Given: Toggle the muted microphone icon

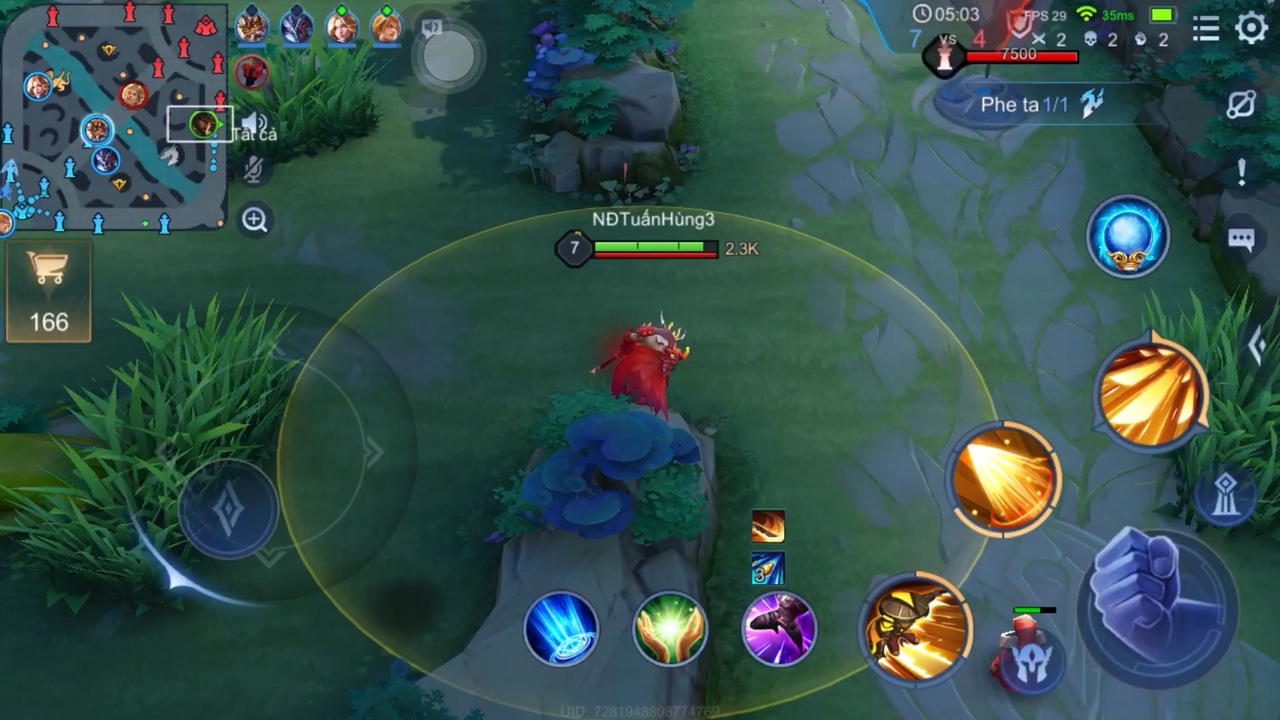Looking at the screenshot, I should pyautogui.click(x=255, y=170).
